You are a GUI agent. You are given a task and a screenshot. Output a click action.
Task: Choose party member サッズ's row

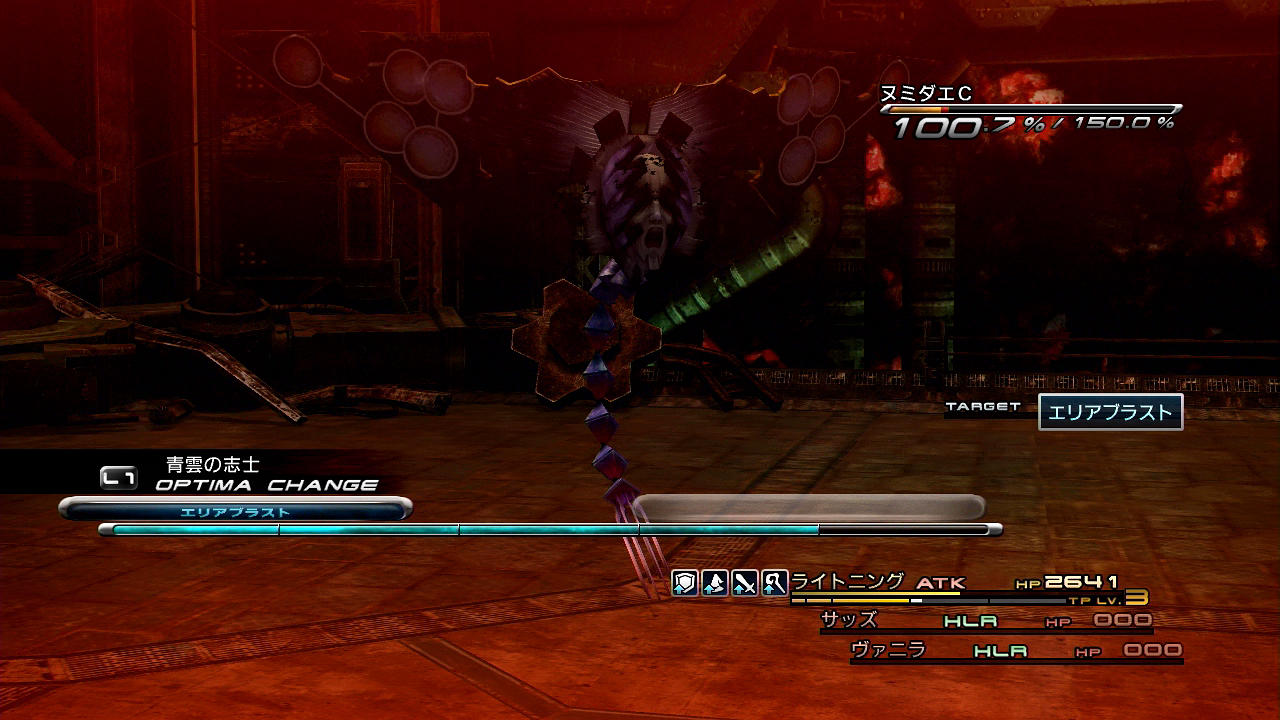pyautogui.click(x=985, y=621)
